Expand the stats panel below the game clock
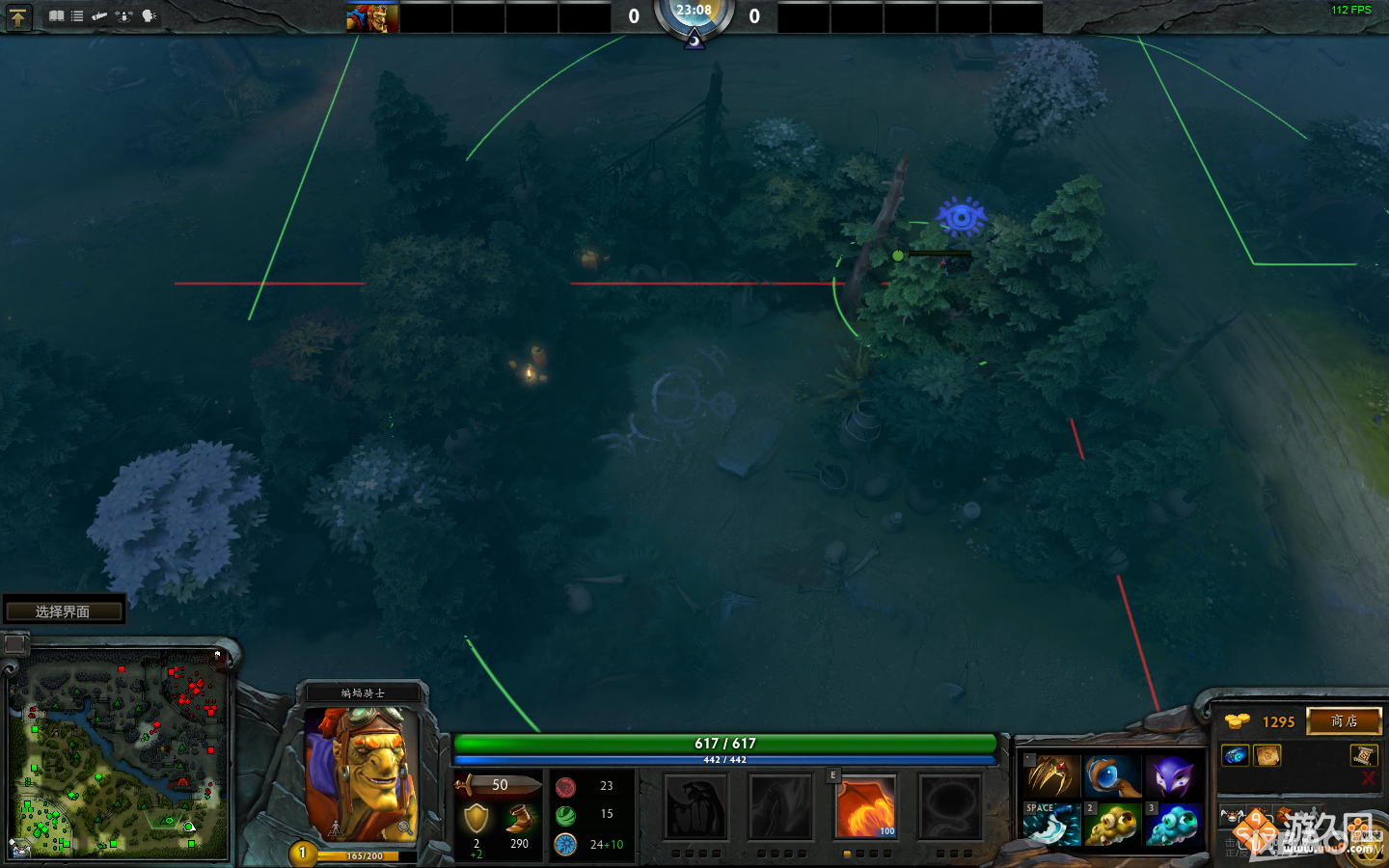 694,41
